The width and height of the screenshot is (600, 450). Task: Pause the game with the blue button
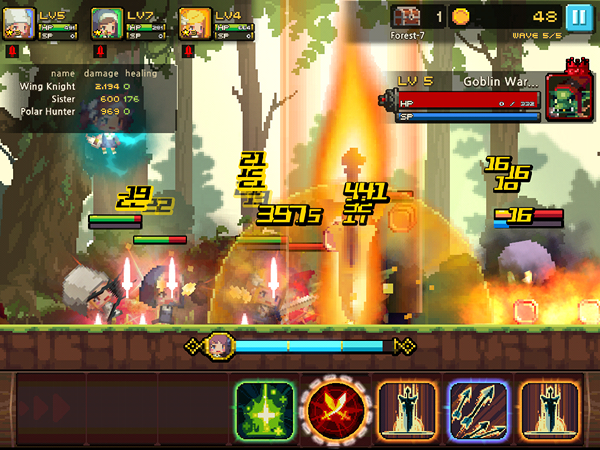click(x=578, y=17)
